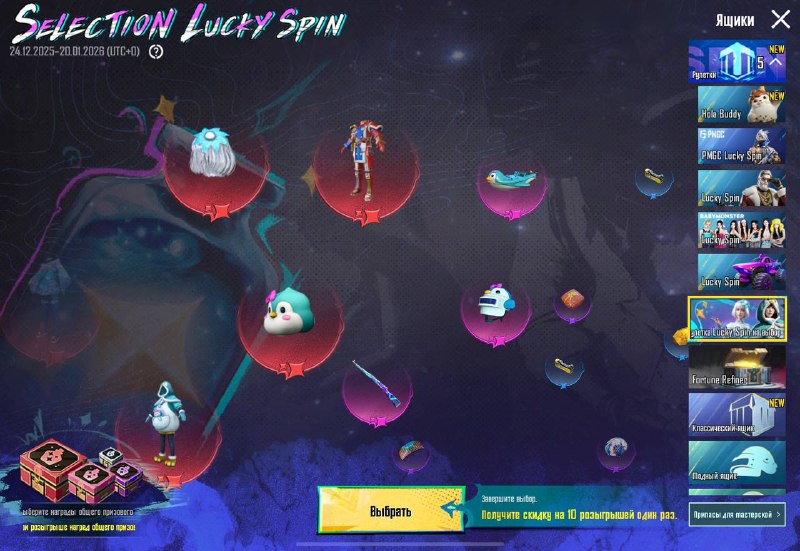The image size is (800, 551).
Task: Switch to the PMGC Lucky Spin
Action: point(742,146)
